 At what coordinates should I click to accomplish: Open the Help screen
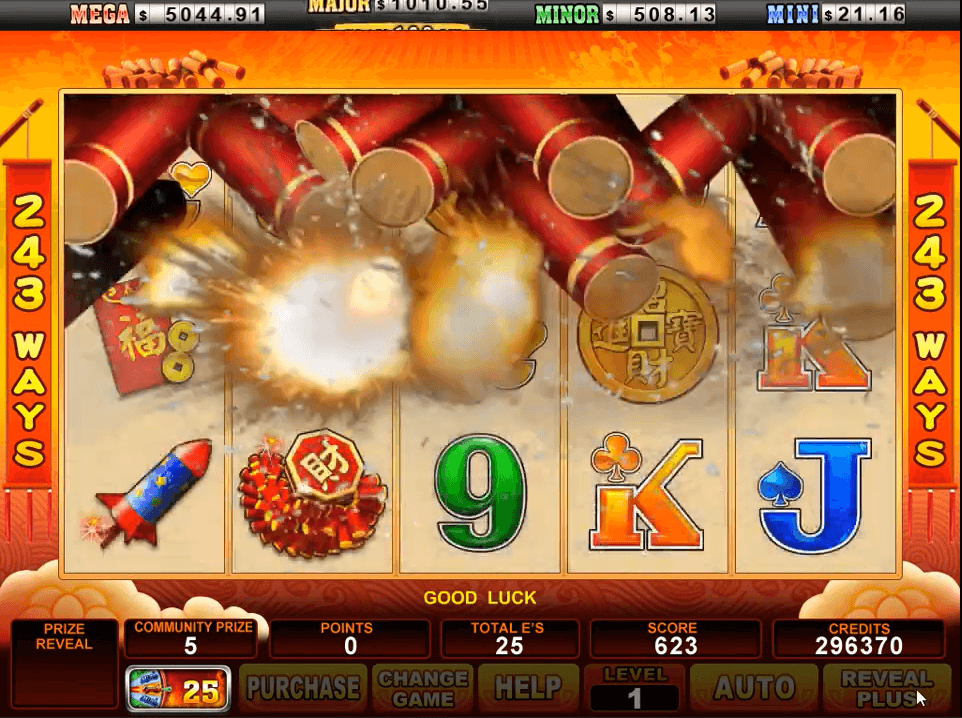[x=528, y=688]
